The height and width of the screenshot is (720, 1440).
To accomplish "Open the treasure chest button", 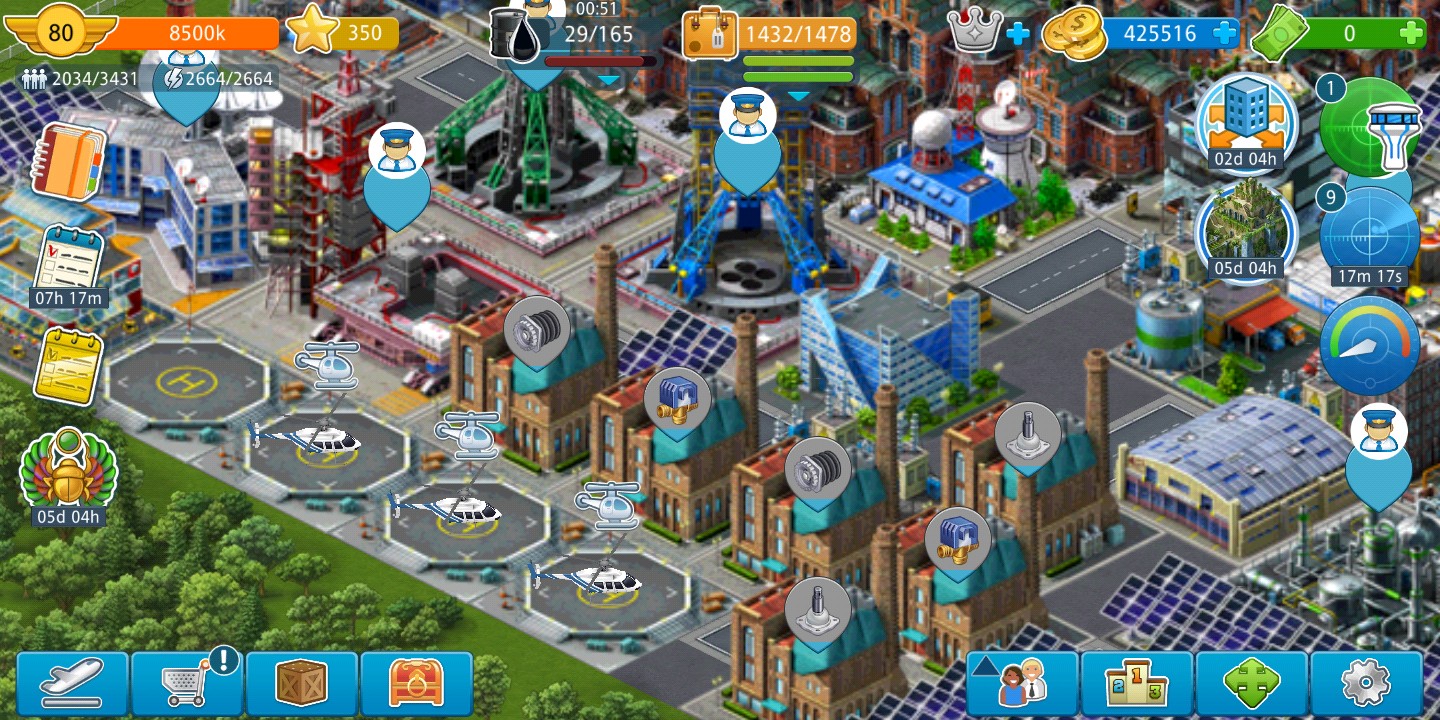I will click(x=416, y=684).
